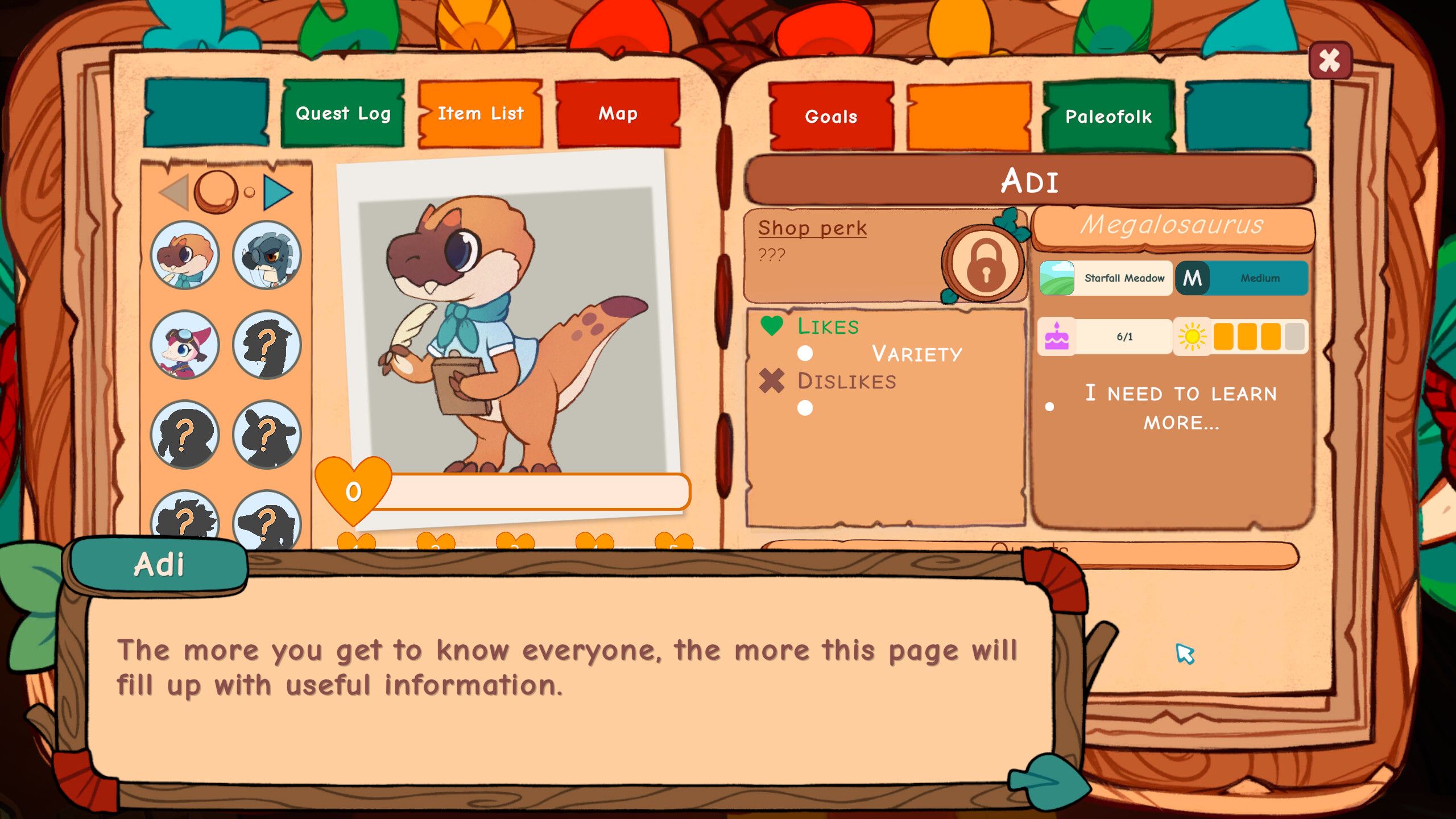Open the Paleofolk tab

pos(1108,117)
